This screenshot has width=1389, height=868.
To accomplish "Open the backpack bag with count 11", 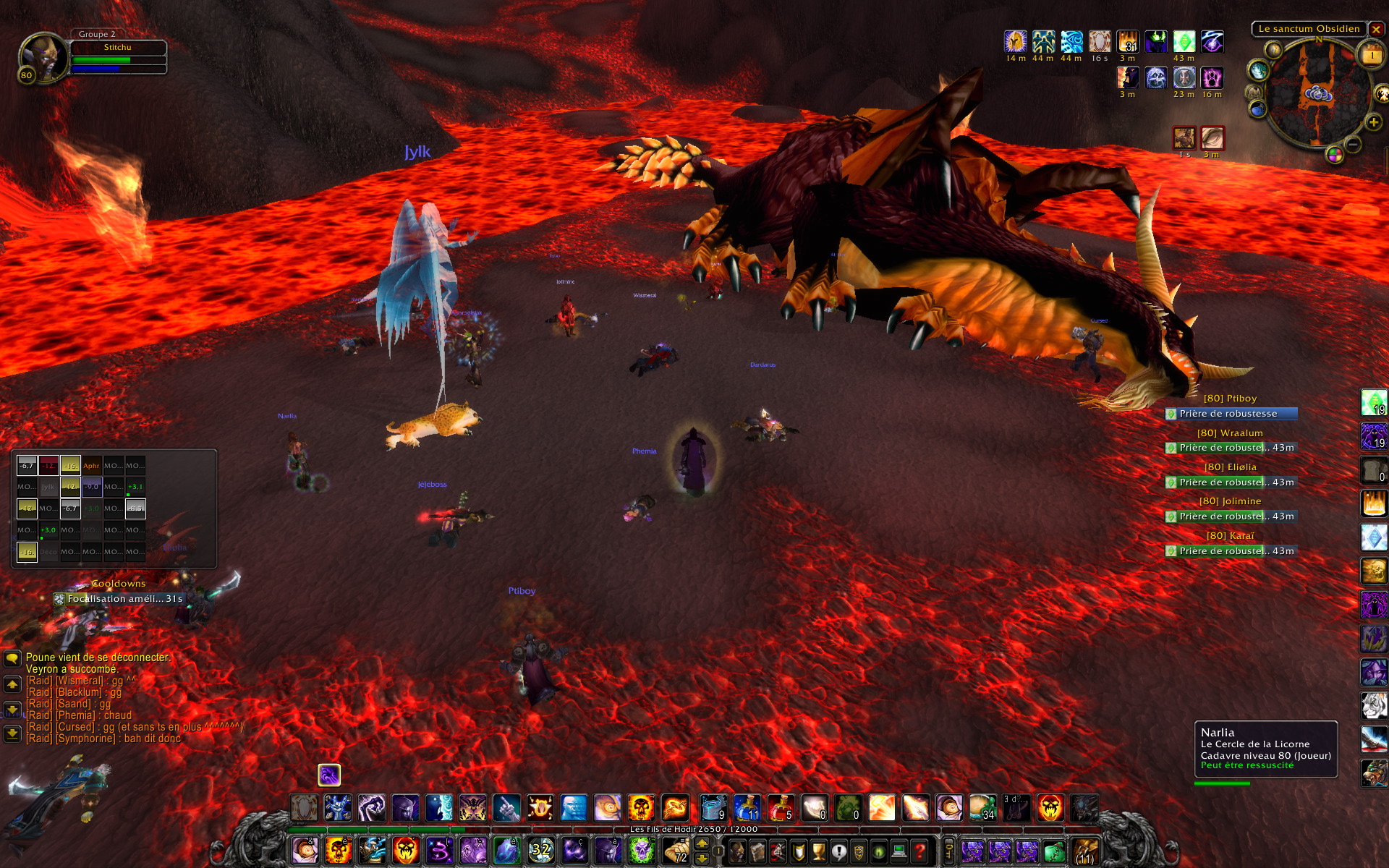I will click(x=1084, y=852).
